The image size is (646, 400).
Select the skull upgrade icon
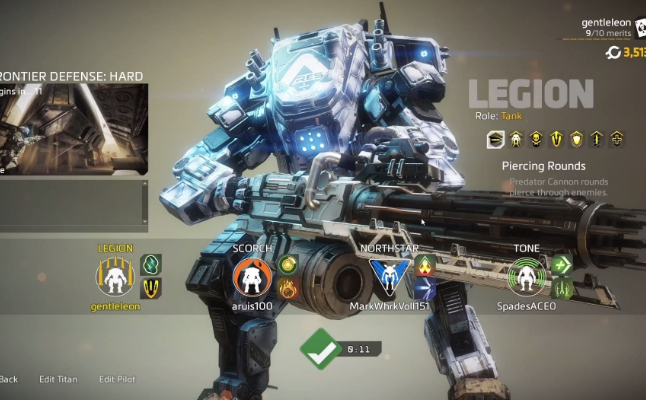click(536, 139)
